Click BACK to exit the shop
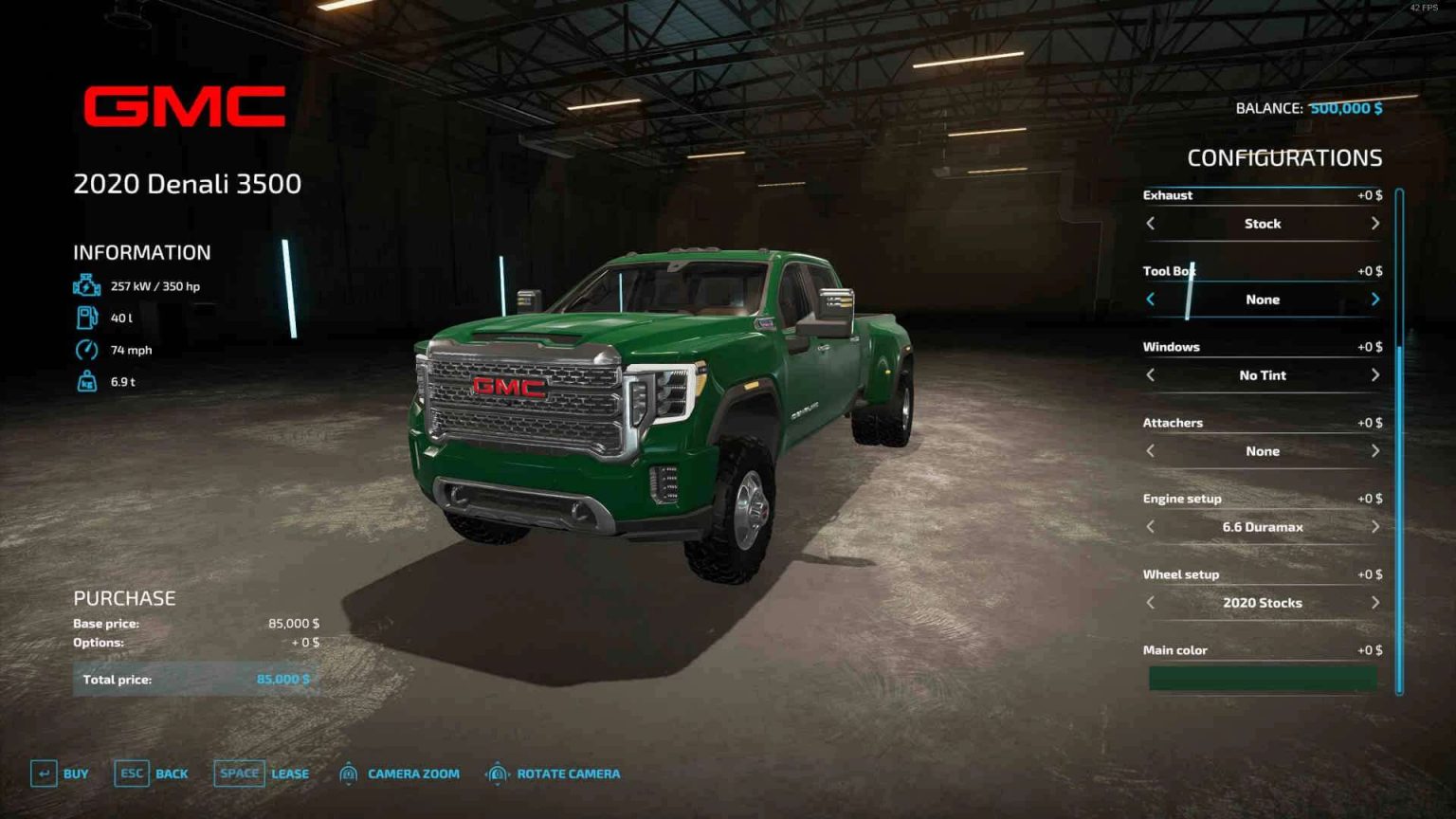 click(x=173, y=773)
